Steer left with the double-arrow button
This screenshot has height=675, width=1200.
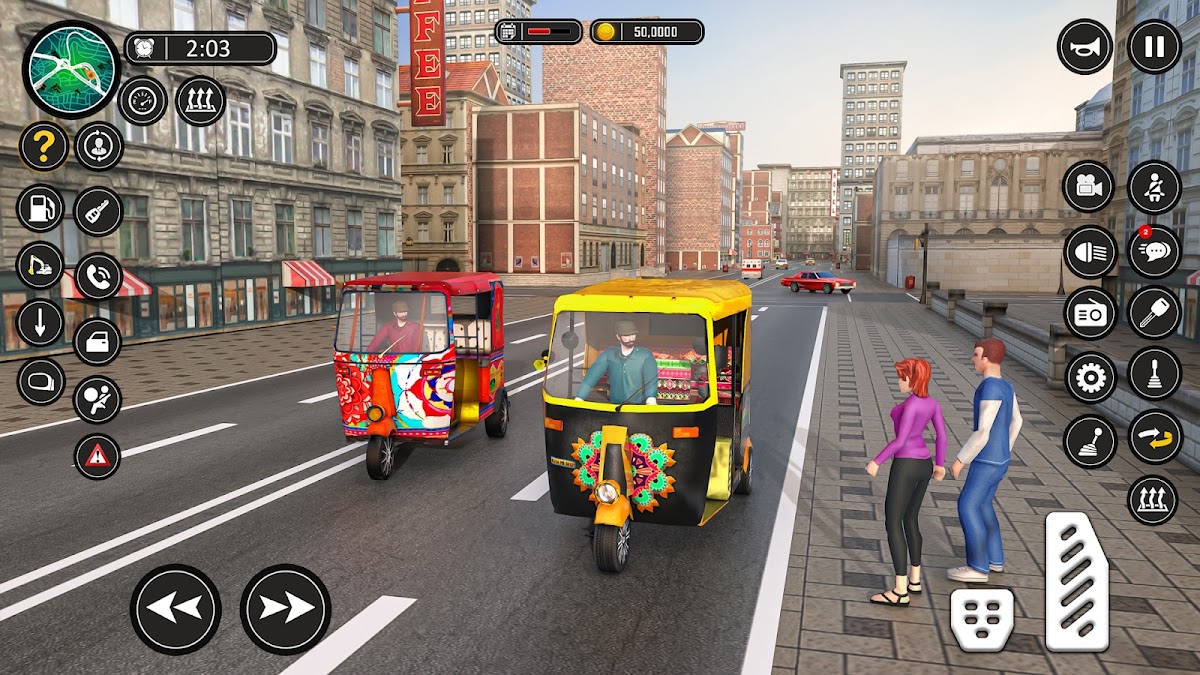click(x=176, y=609)
